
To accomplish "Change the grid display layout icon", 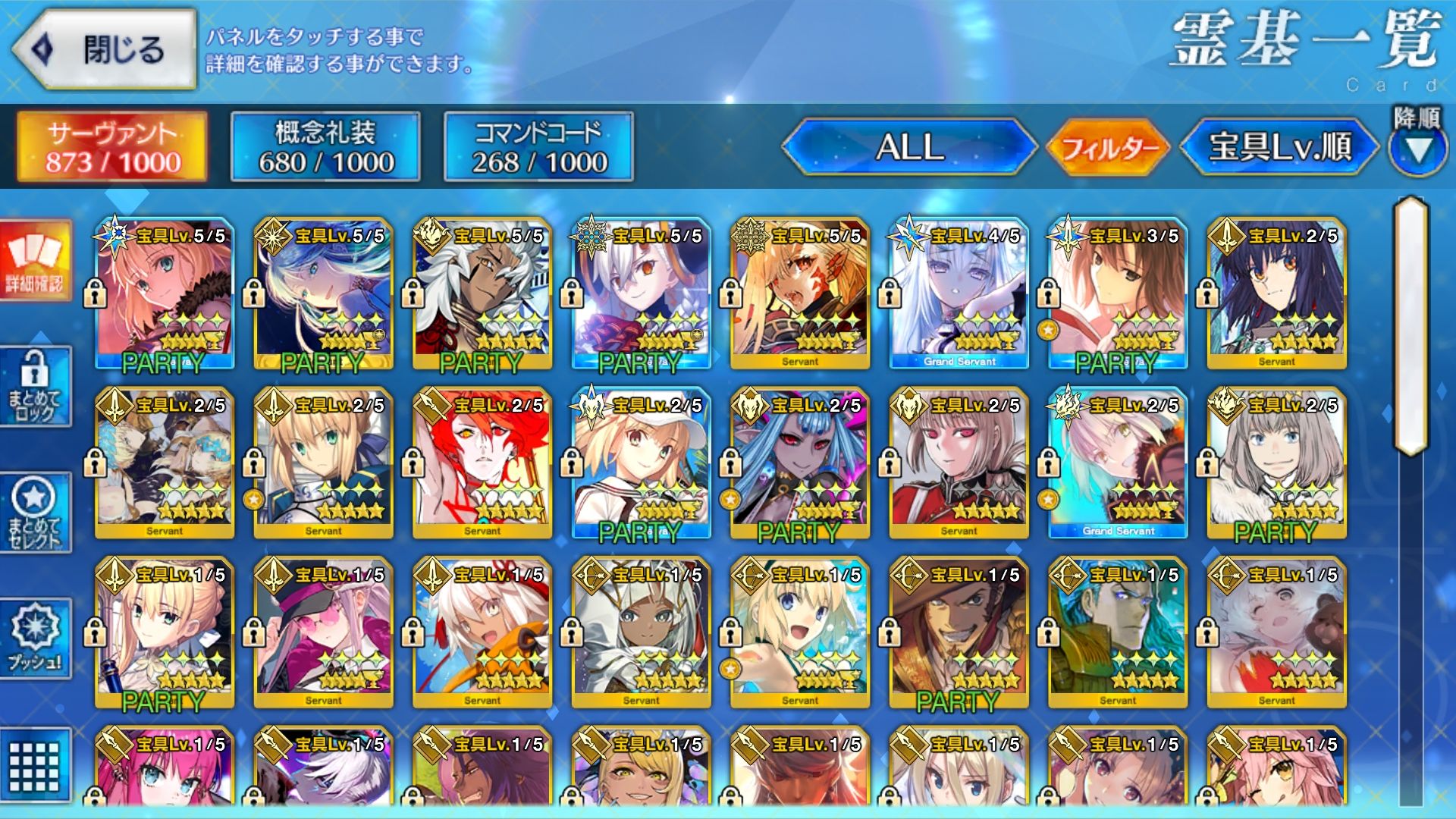I will [35, 766].
